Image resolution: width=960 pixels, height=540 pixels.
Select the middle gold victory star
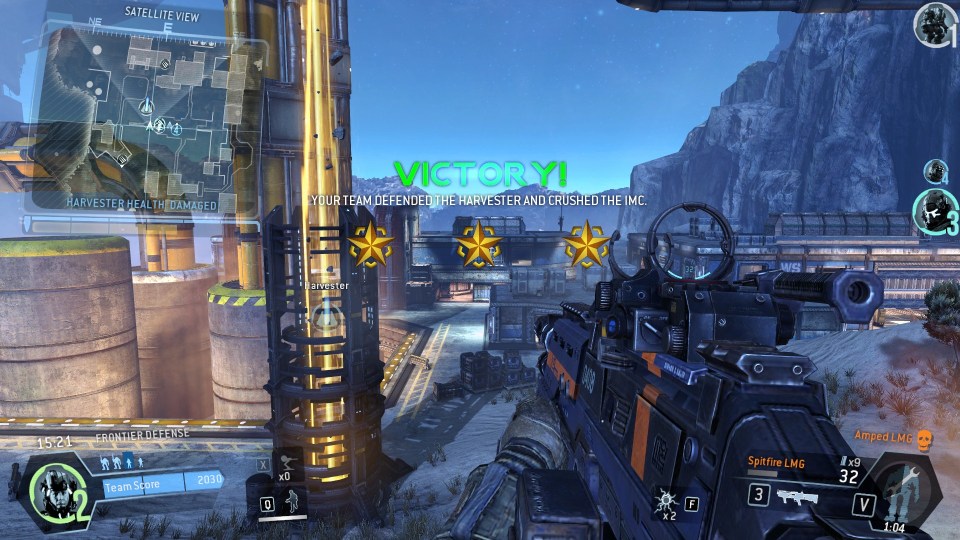478,244
